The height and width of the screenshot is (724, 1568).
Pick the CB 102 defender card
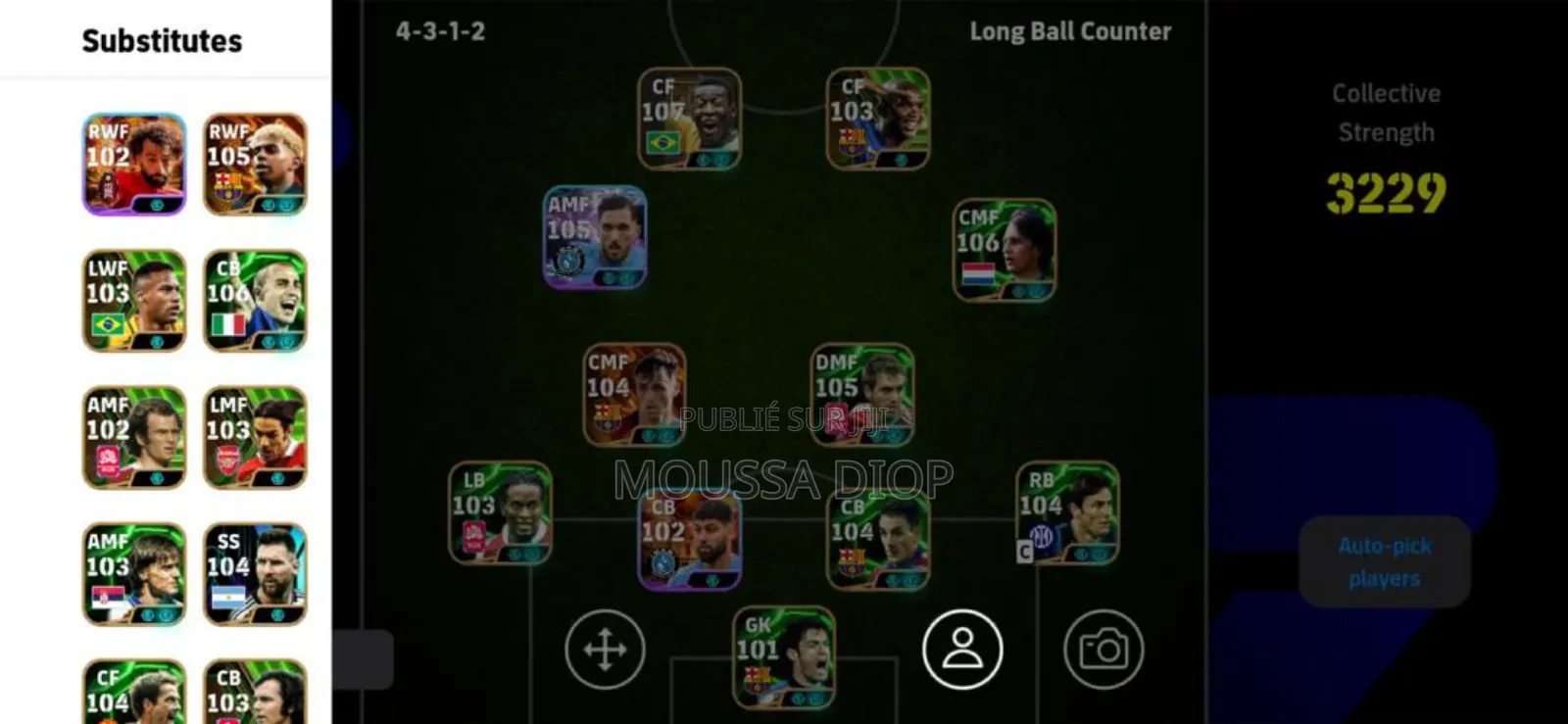point(689,539)
